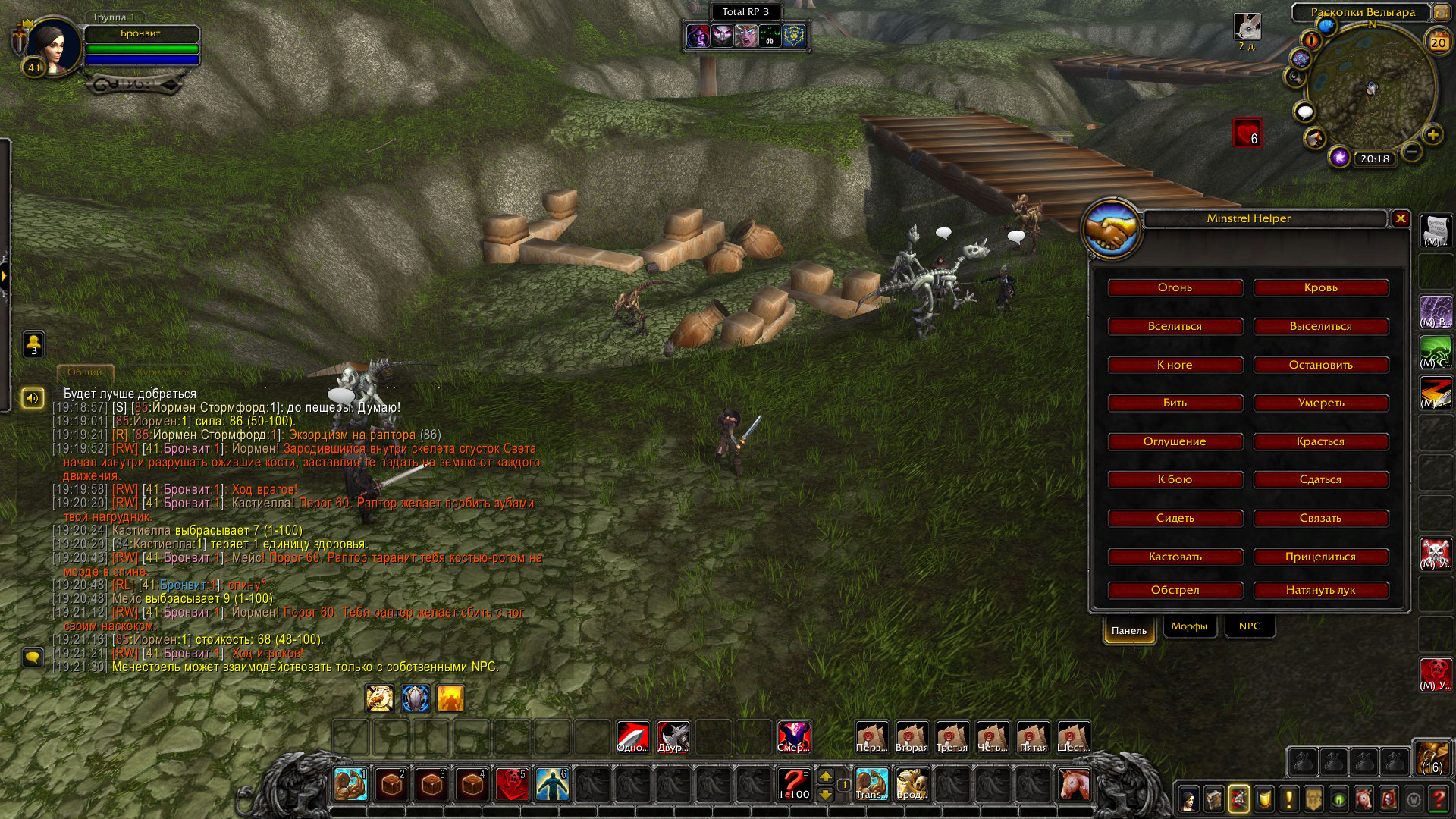Select the Сдаться button
The image size is (1456, 819).
click(x=1320, y=479)
